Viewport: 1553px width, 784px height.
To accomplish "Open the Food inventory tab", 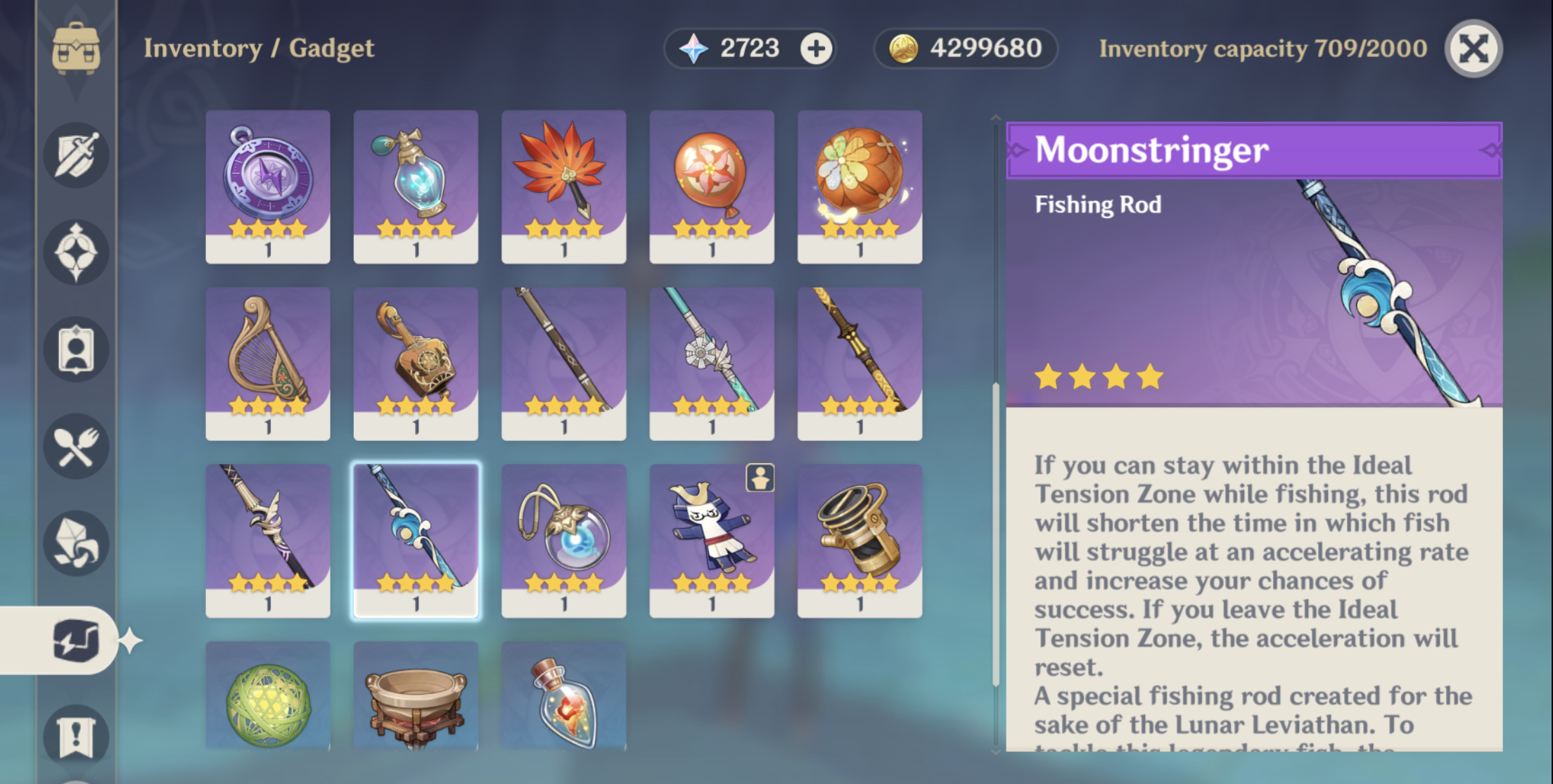I will (77, 446).
